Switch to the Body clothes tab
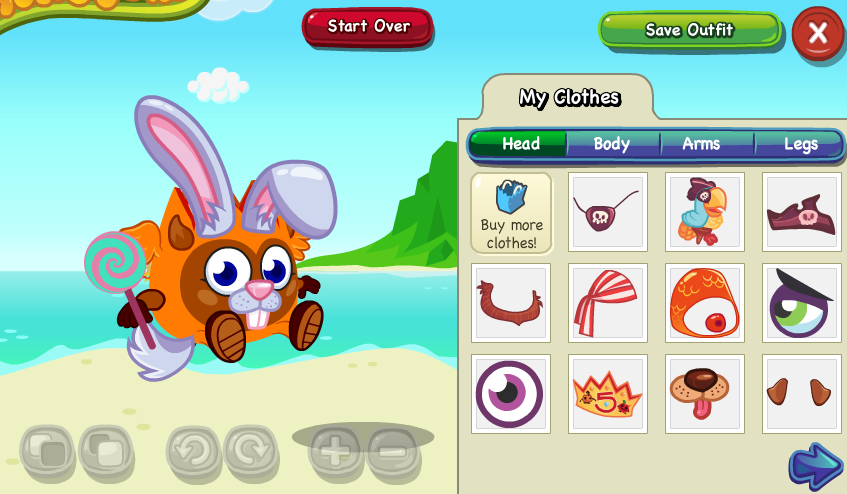The image size is (847, 494). [612, 144]
